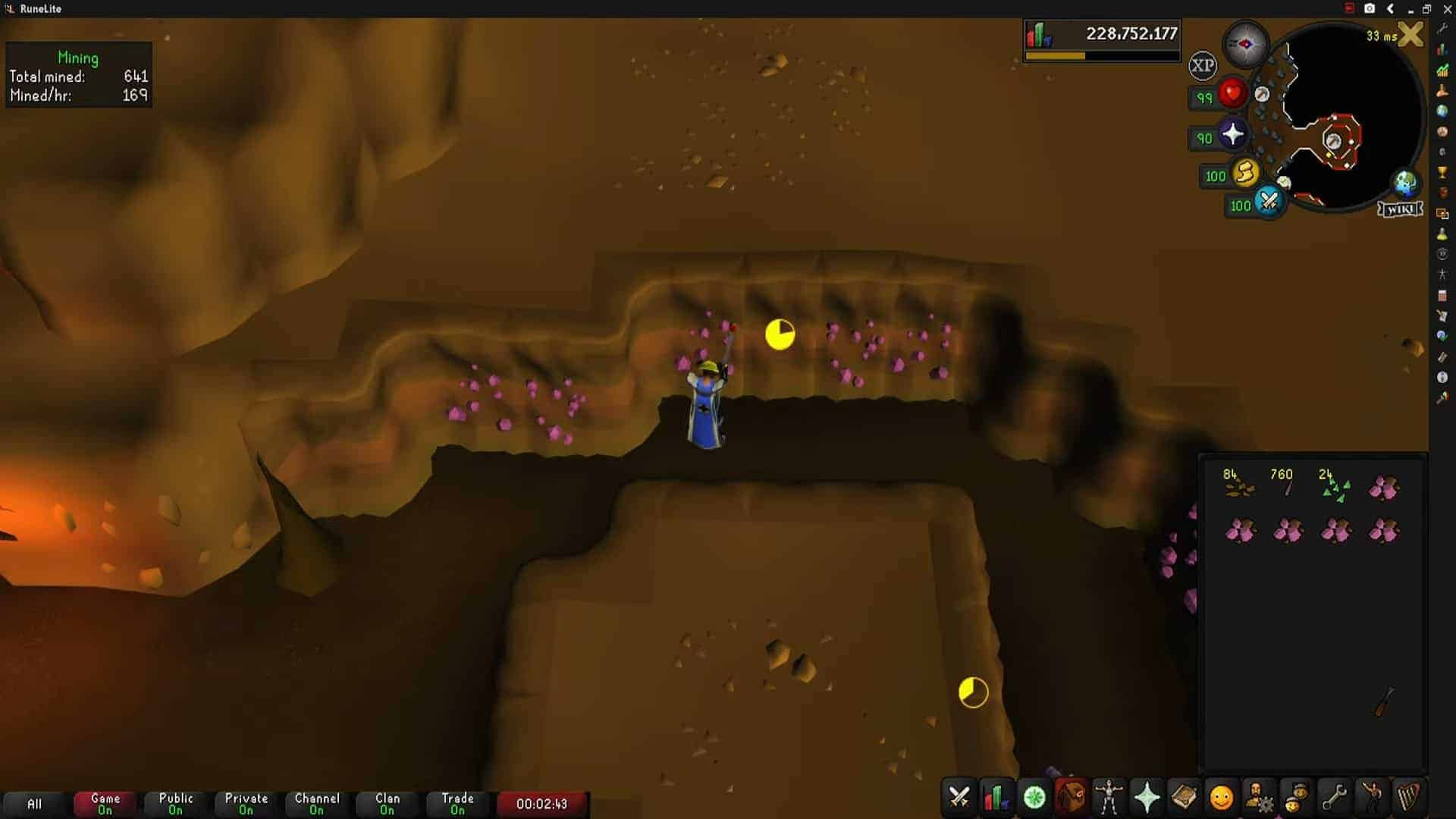This screenshot has height=819, width=1456.
Task: Open the Emotes tab
Action: coord(1371,798)
